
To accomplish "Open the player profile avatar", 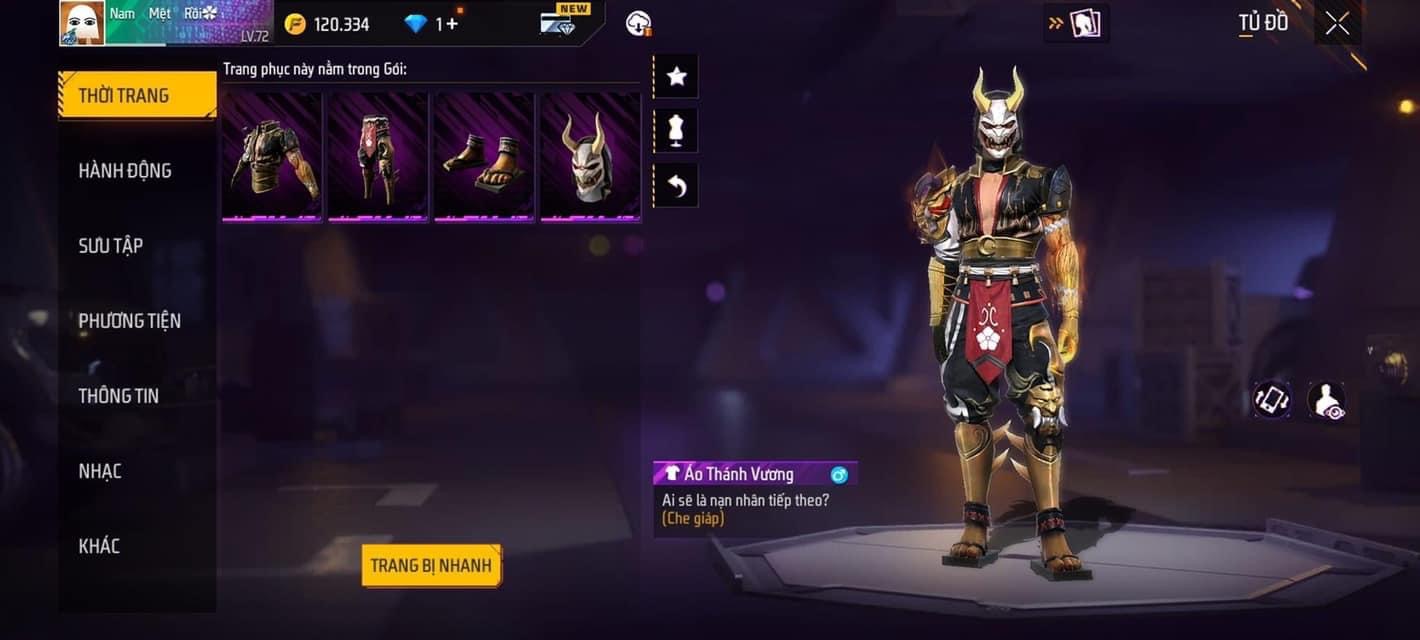I will (82, 23).
